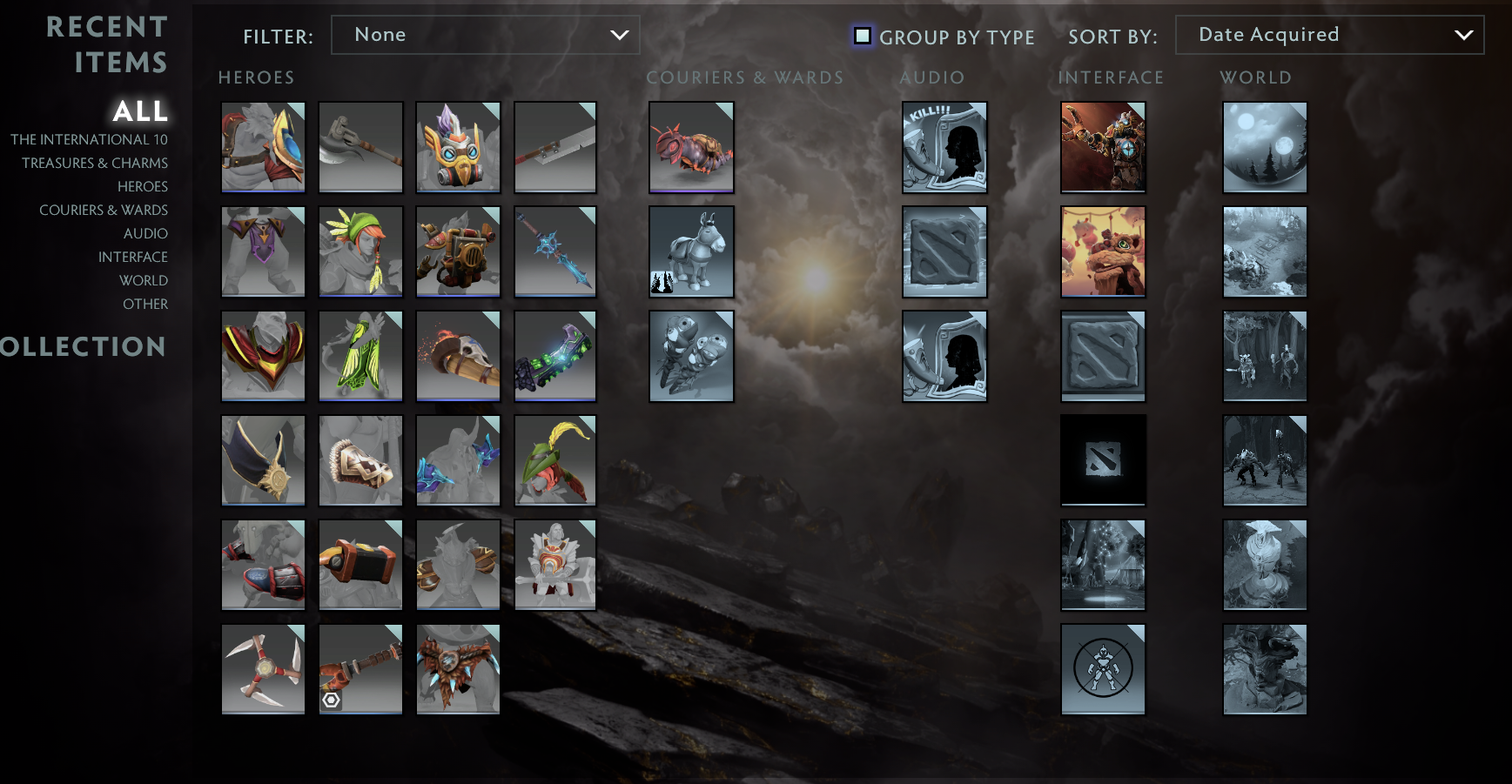1512x784 pixels.
Task: Expand the Date Acquired sorting options
Action: (x=1329, y=35)
